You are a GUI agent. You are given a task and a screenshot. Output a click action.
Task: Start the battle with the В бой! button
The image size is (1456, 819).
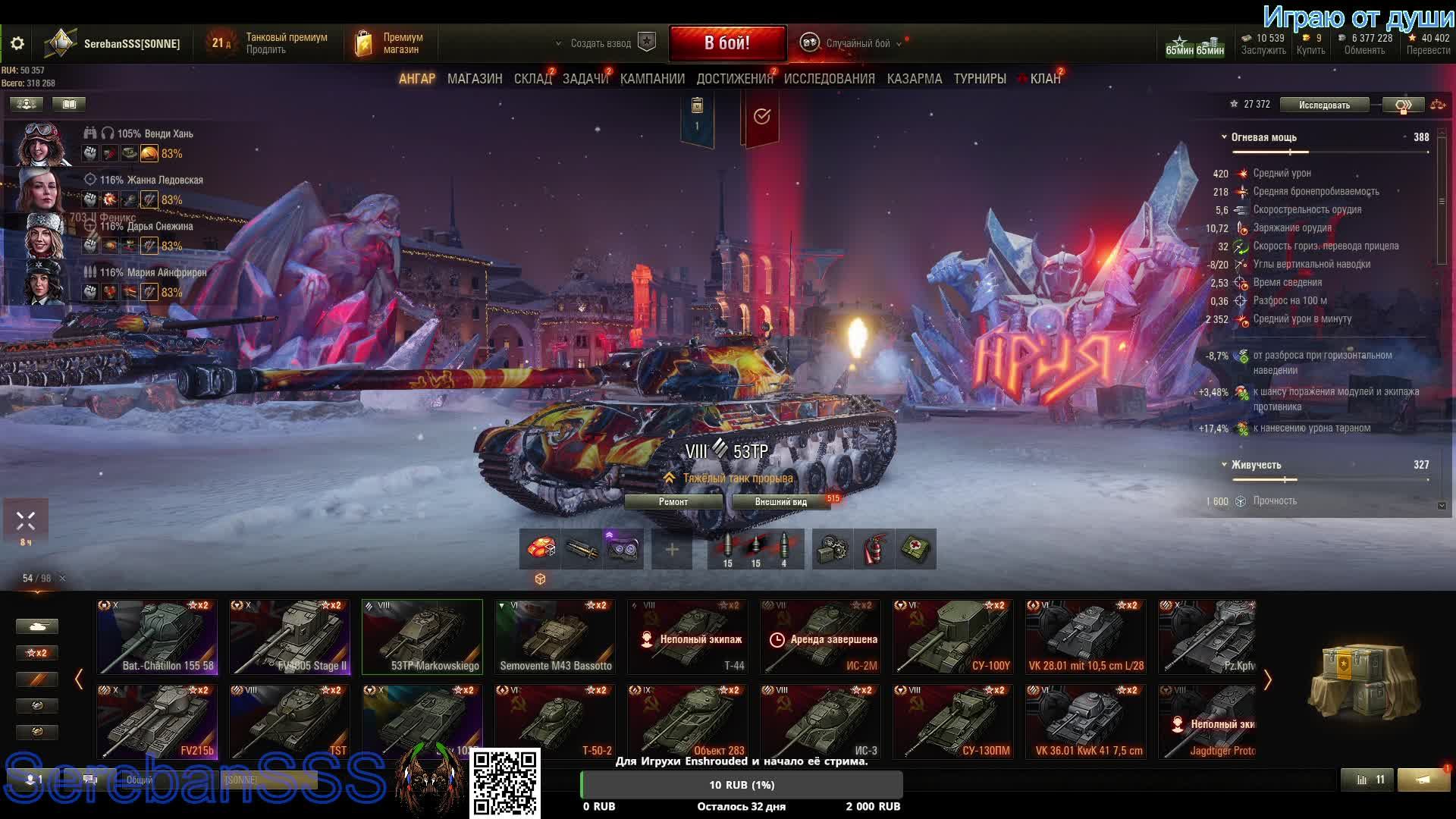[726, 43]
